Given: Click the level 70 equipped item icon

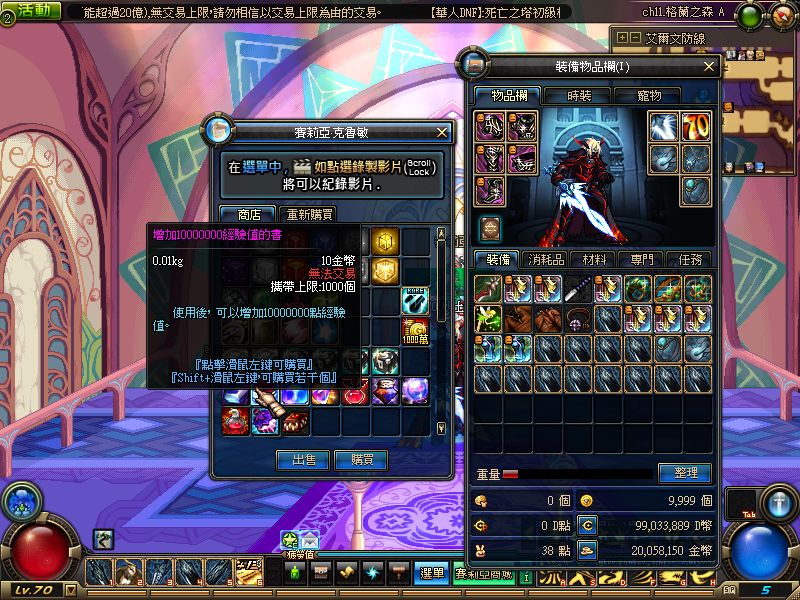Looking at the screenshot, I should pos(696,126).
